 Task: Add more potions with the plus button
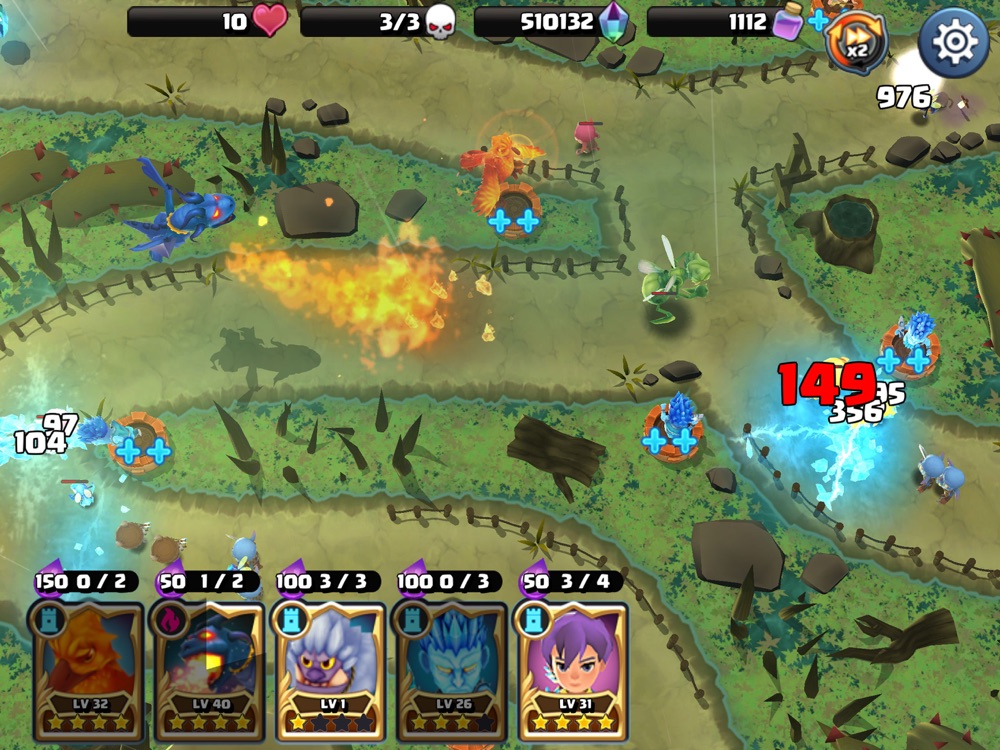818,21
